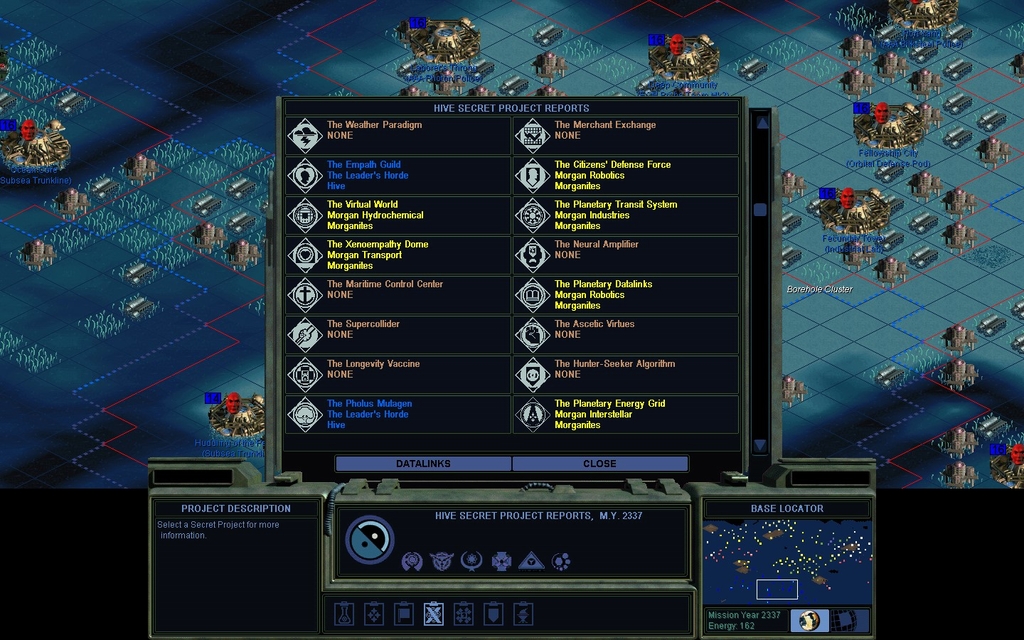Select The Merchant Exchange project
1024x640 pixels.
[x=626, y=136]
